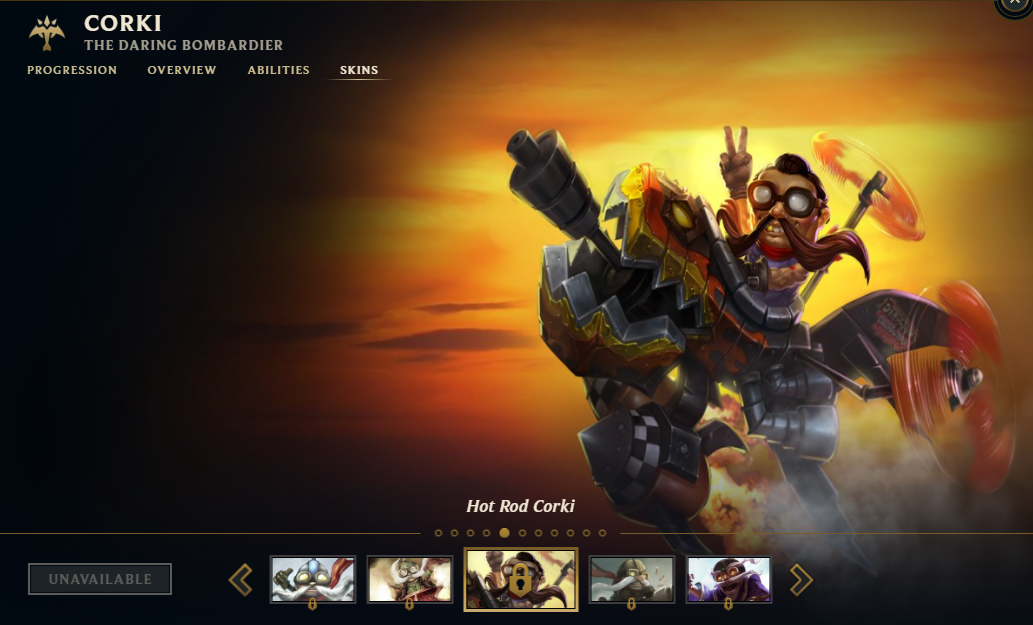View Corki's Abilities tab
Viewport: 1033px width, 625px height.
coord(279,70)
